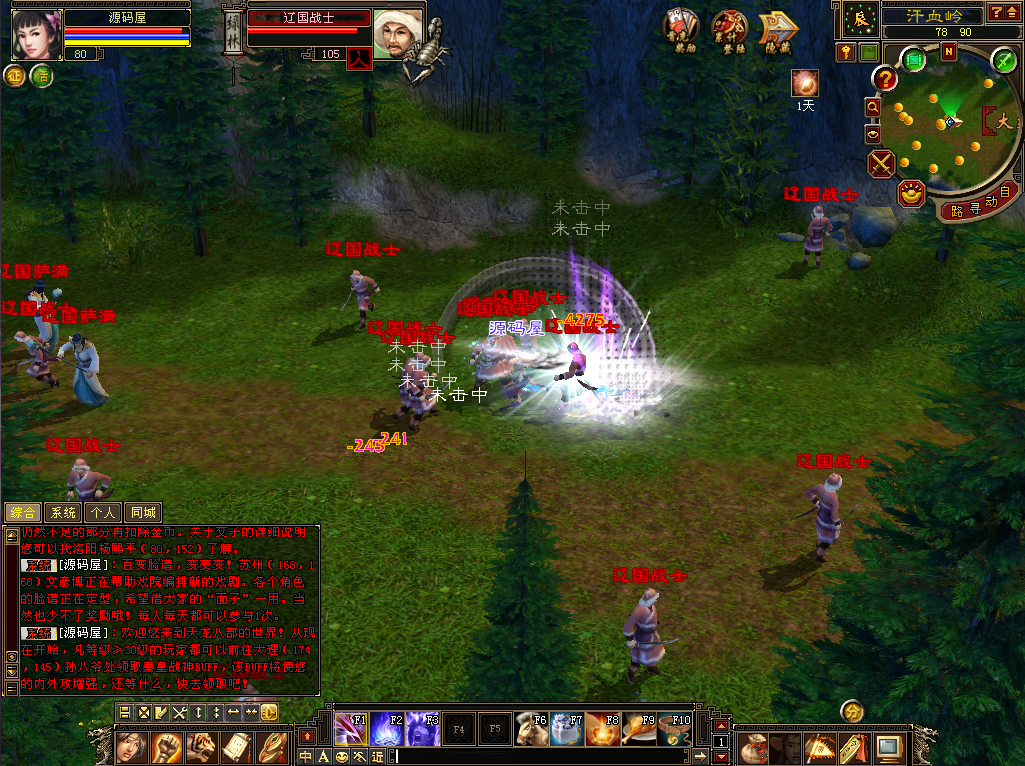1025x766 pixels.
Task: Eat the roast chicken leg on F9
Action: pos(638,729)
